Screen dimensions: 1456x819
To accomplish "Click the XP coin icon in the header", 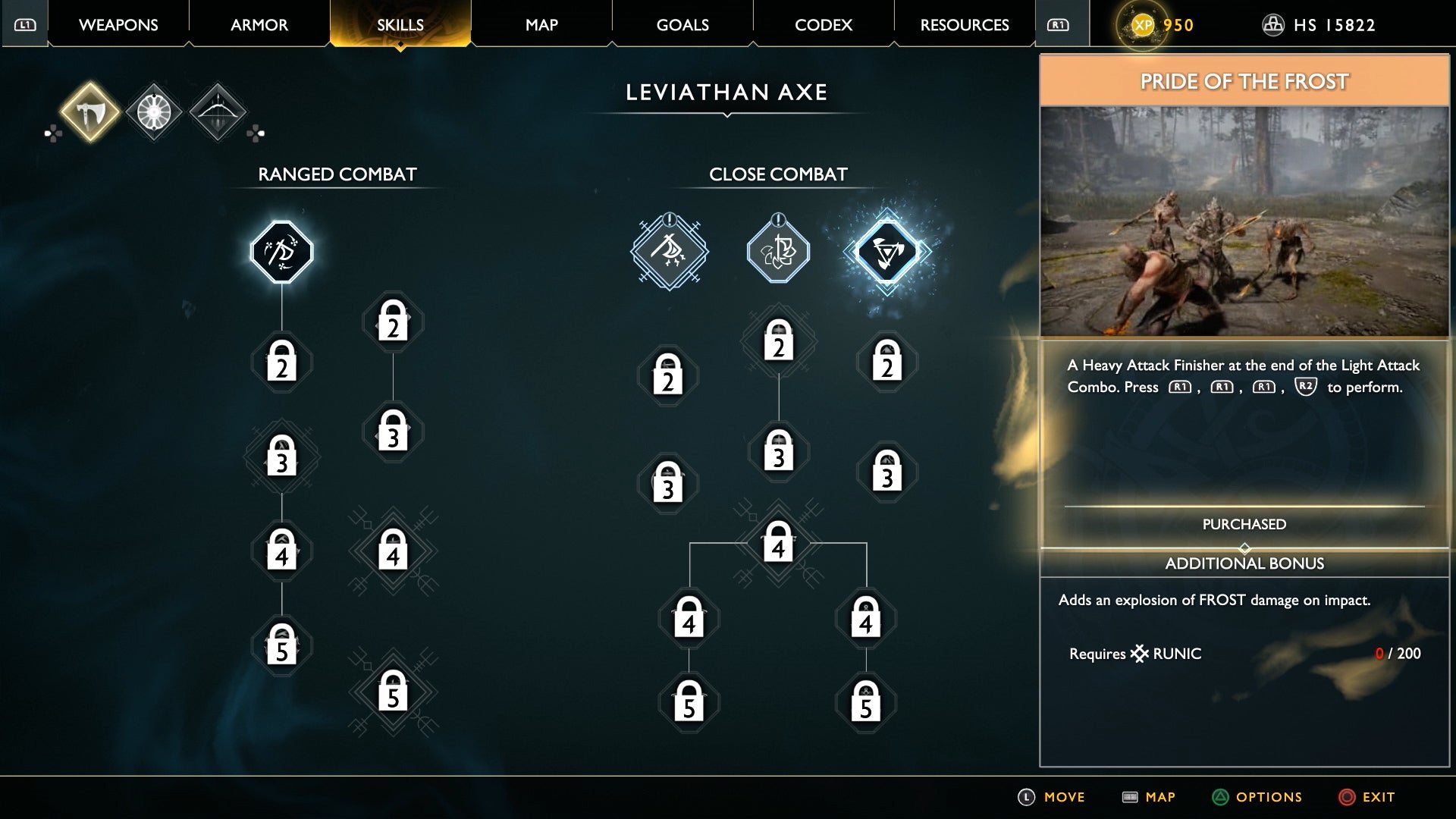I will [1141, 24].
